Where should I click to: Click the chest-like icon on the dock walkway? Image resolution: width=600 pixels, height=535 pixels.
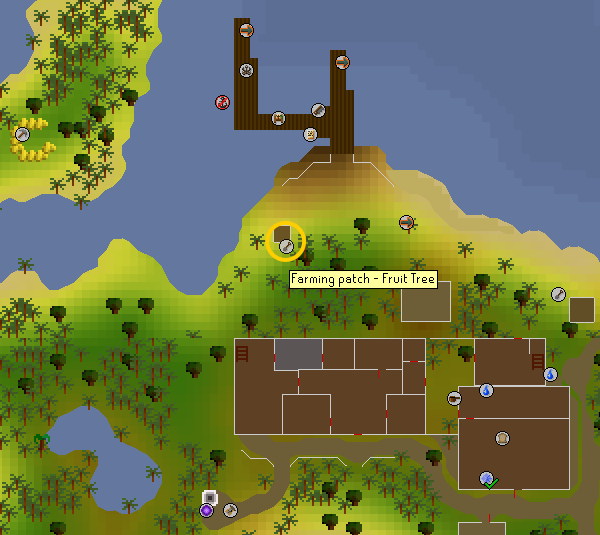(279, 119)
